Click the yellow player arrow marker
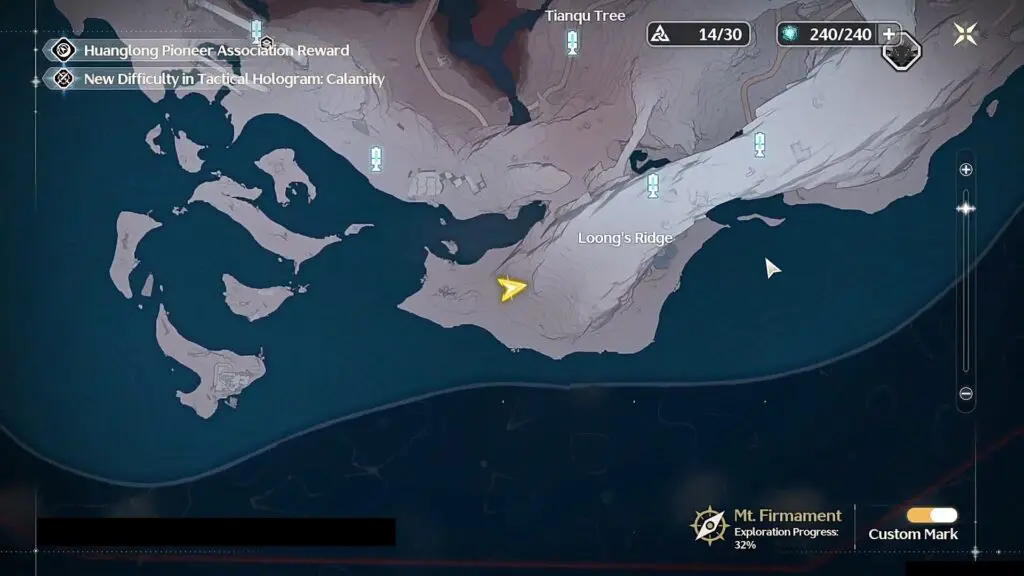Viewport: 1024px width, 576px height. click(511, 289)
